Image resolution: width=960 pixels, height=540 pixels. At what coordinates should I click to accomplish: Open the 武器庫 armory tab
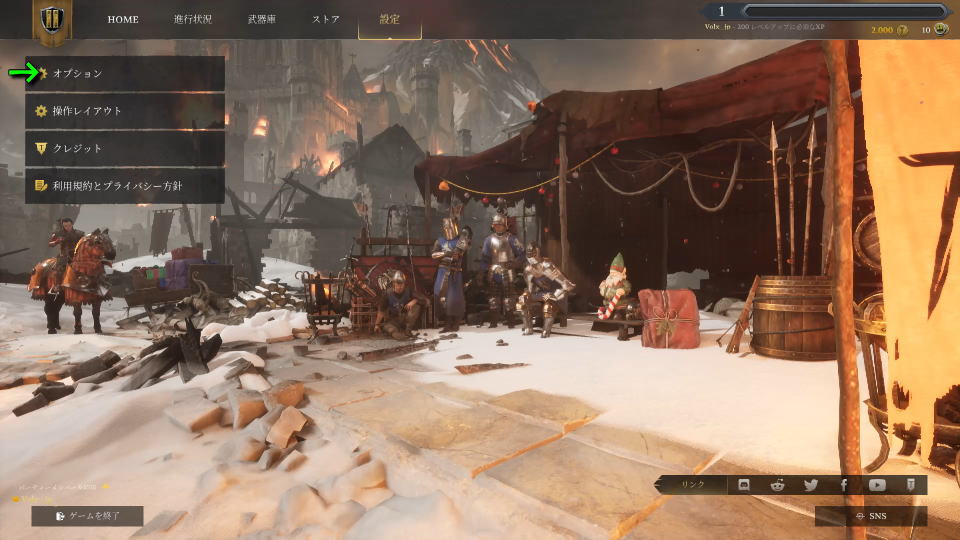pos(264,19)
